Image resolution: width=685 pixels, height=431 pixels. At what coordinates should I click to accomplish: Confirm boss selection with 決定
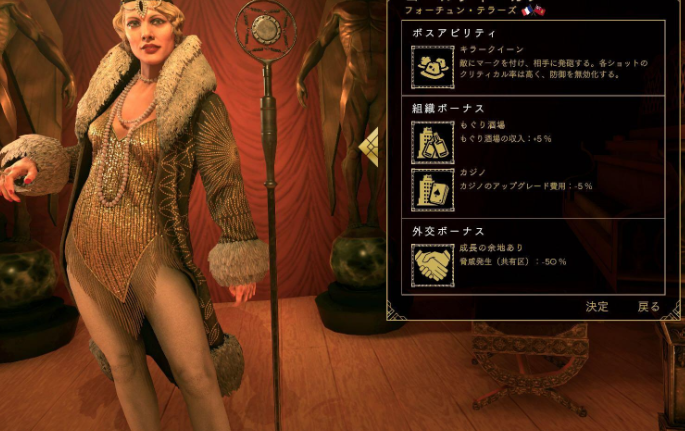coord(597,307)
